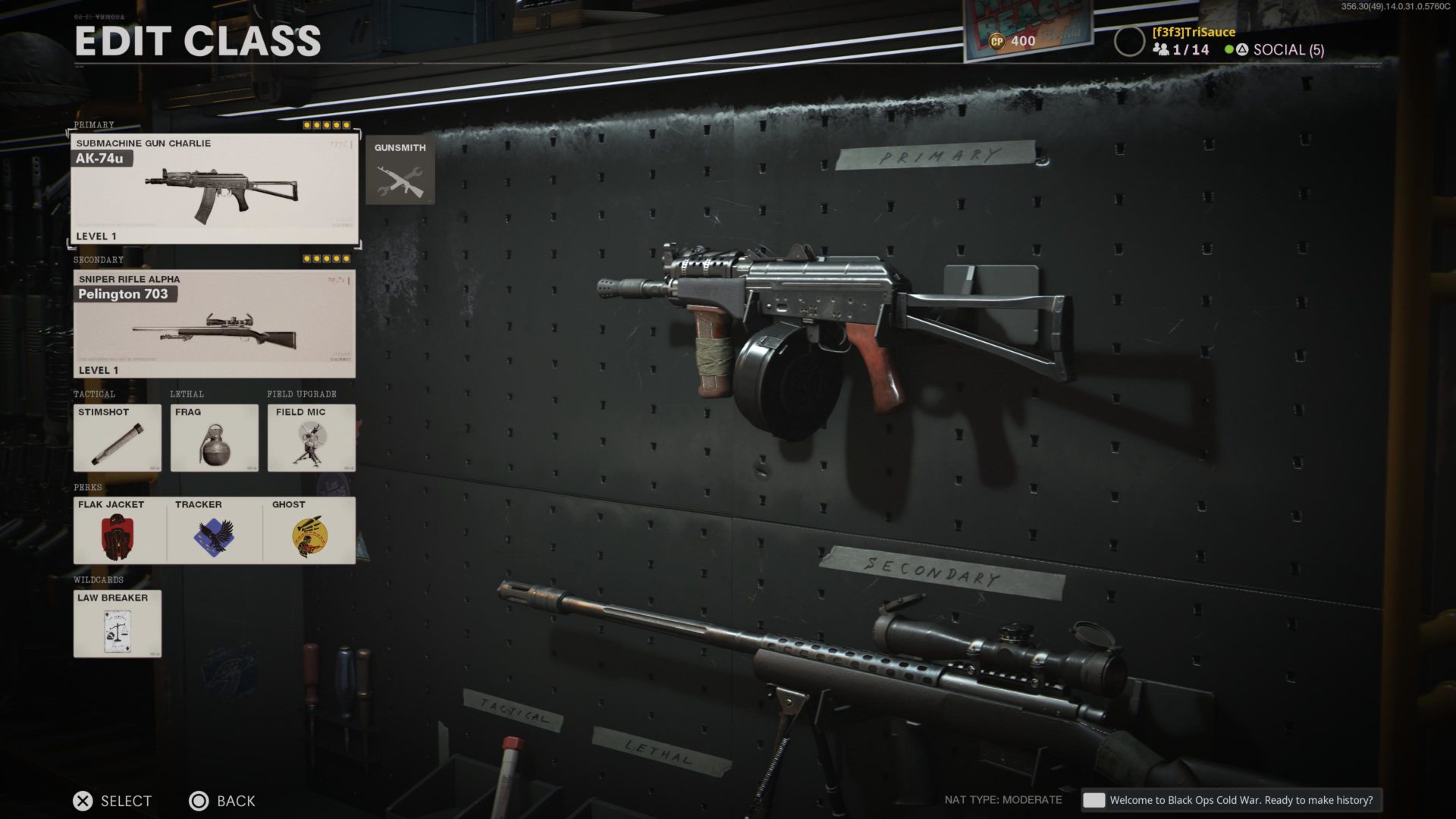Viewport: 1456px width, 819px height.
Task: Choose the Pelington 703 secondary weapon card
Action: [x=214, y=324]
